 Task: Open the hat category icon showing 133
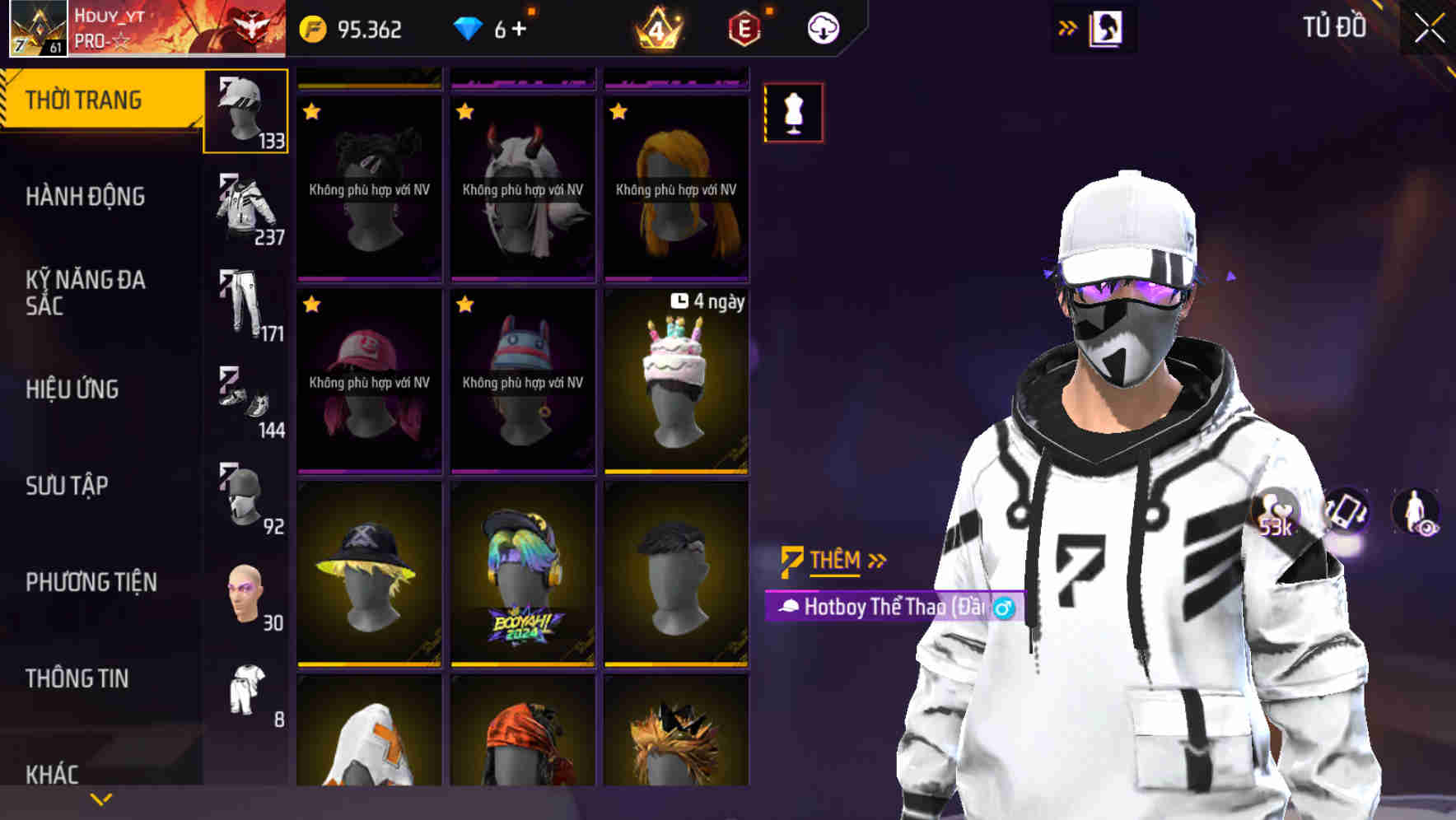tap(244, 111)
